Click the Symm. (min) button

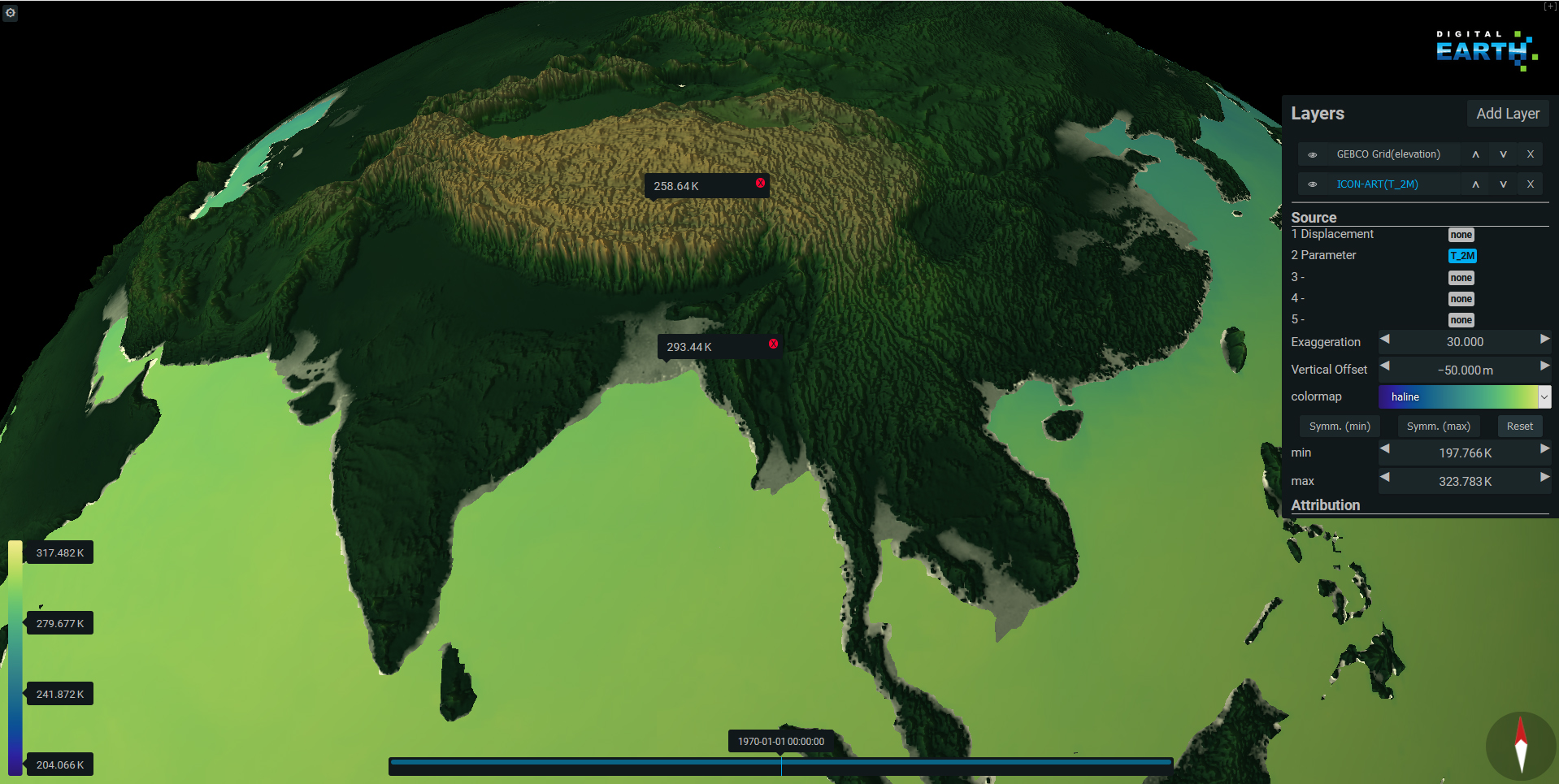coord(1339,427)
